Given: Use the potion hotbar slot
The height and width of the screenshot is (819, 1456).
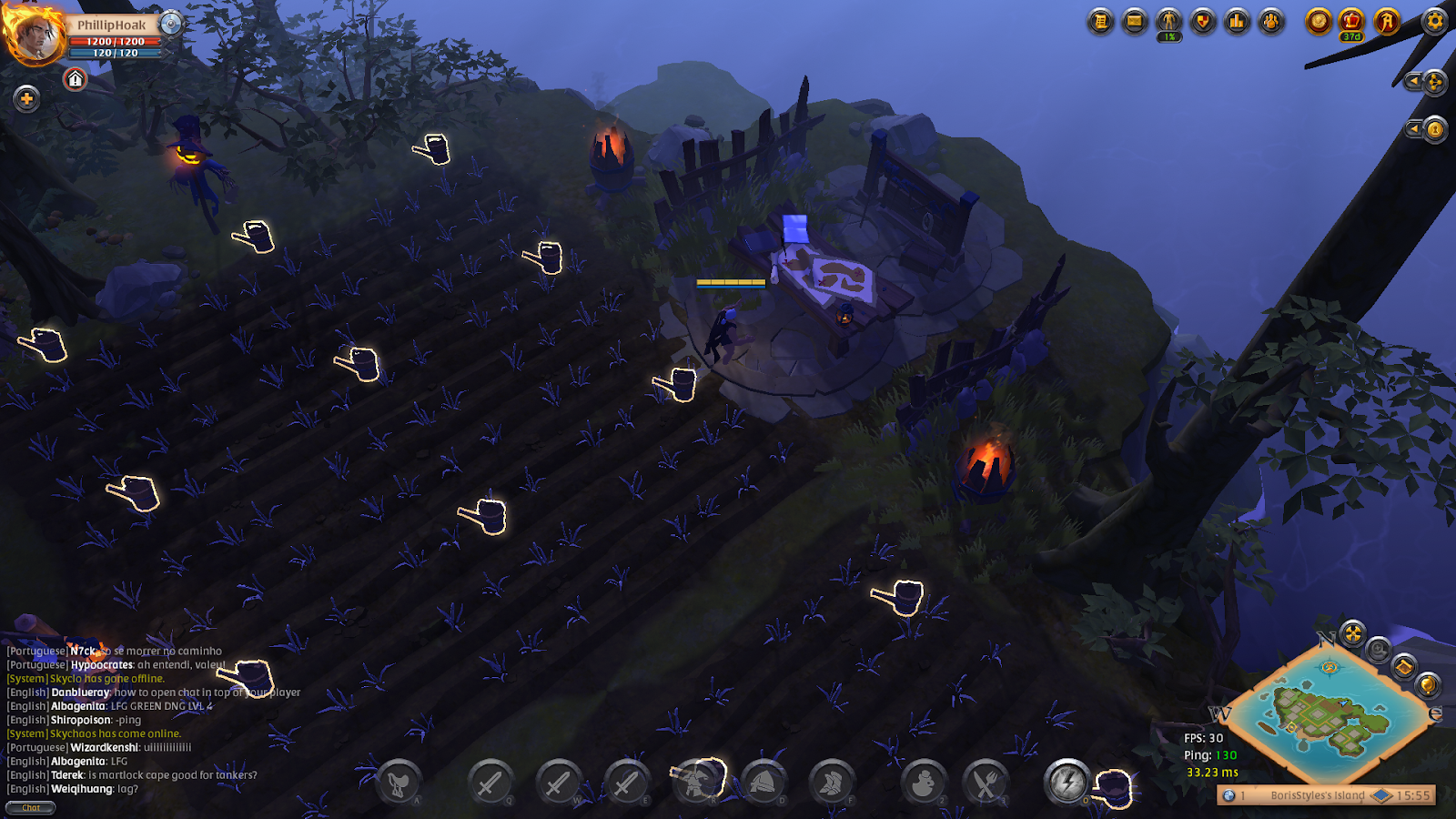Looking at the screenshot, I should pyautogui.click(x=923, y=783).
